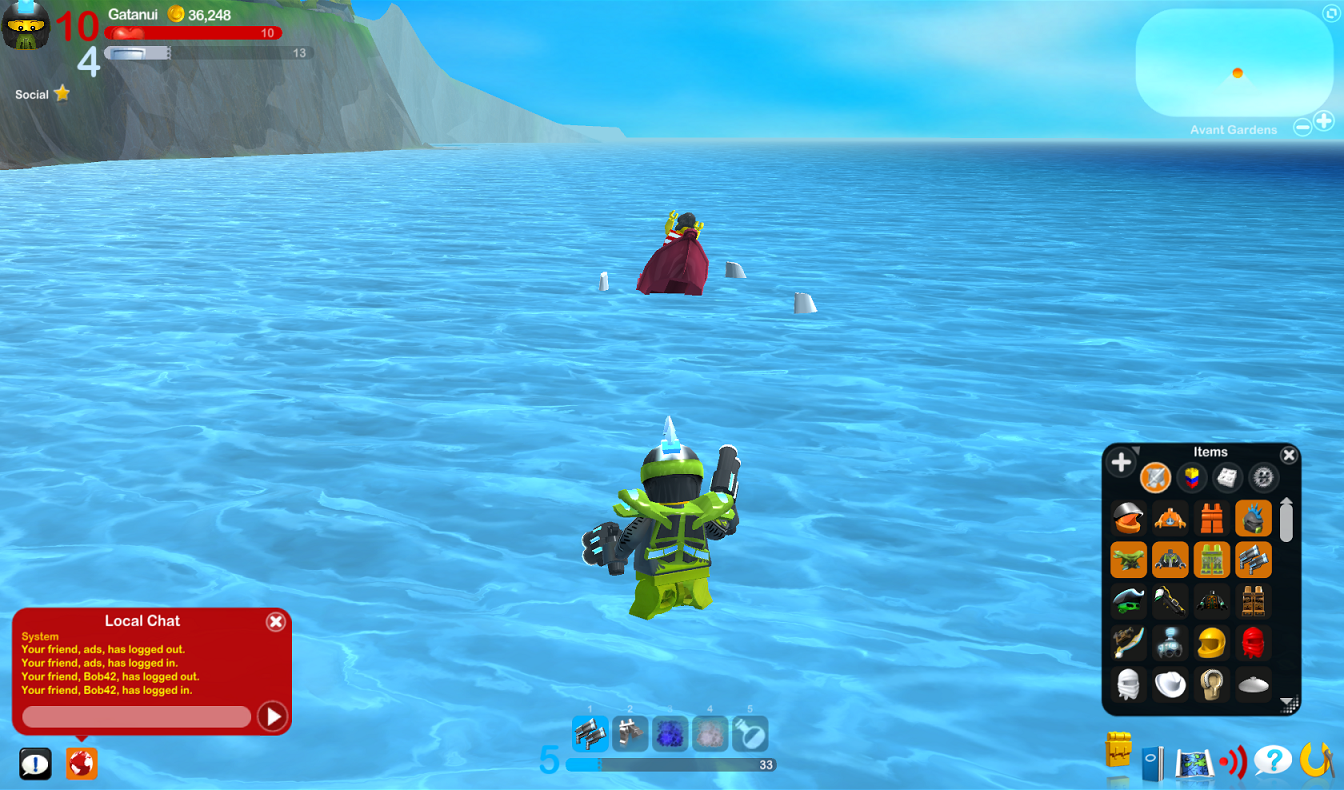Zoom in the minimap with the plus button
This screenshot has height=790, width=1344.
tap(1326, 120)
